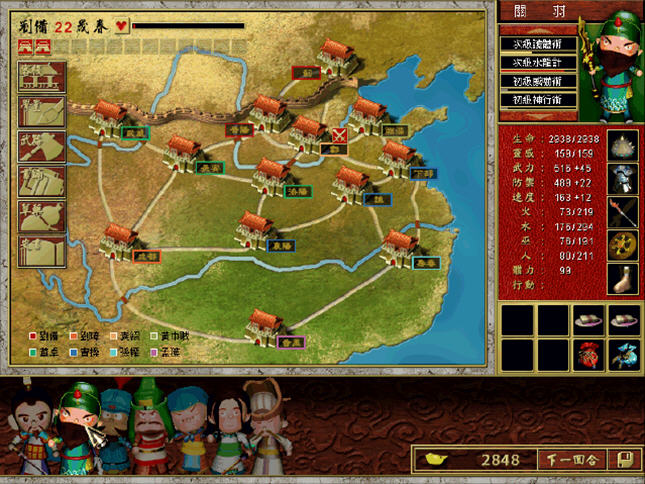645x484 pixels.
Task: Click the floppy disk save icon
Action: [622, 460]
